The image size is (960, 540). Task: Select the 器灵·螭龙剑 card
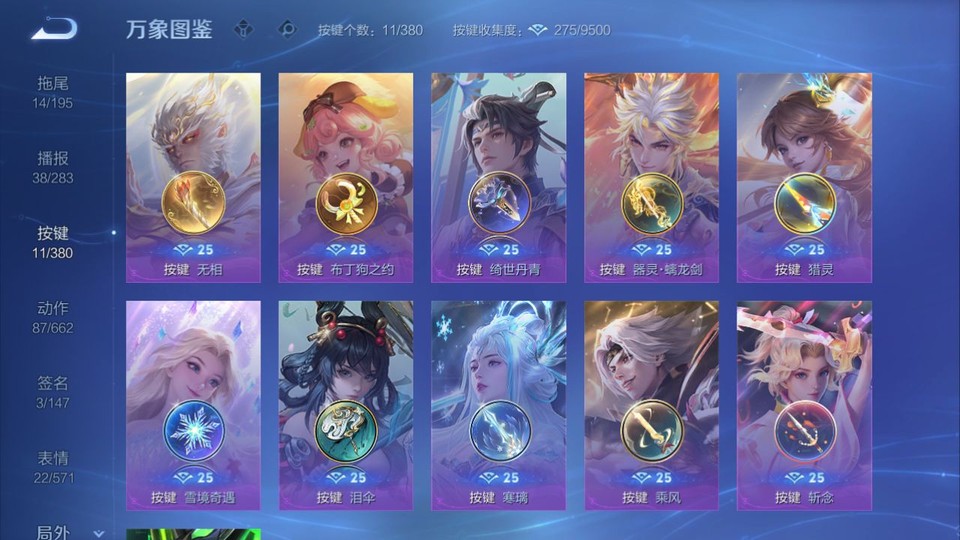(x=652, y=177)
